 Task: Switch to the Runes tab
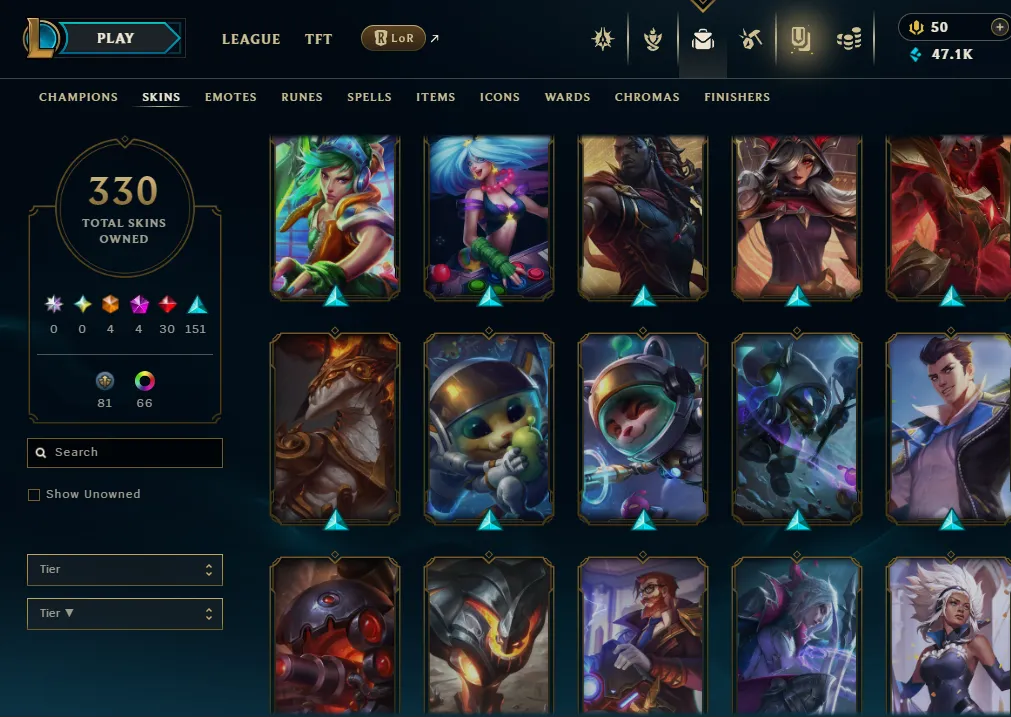(x=302, y=97)
